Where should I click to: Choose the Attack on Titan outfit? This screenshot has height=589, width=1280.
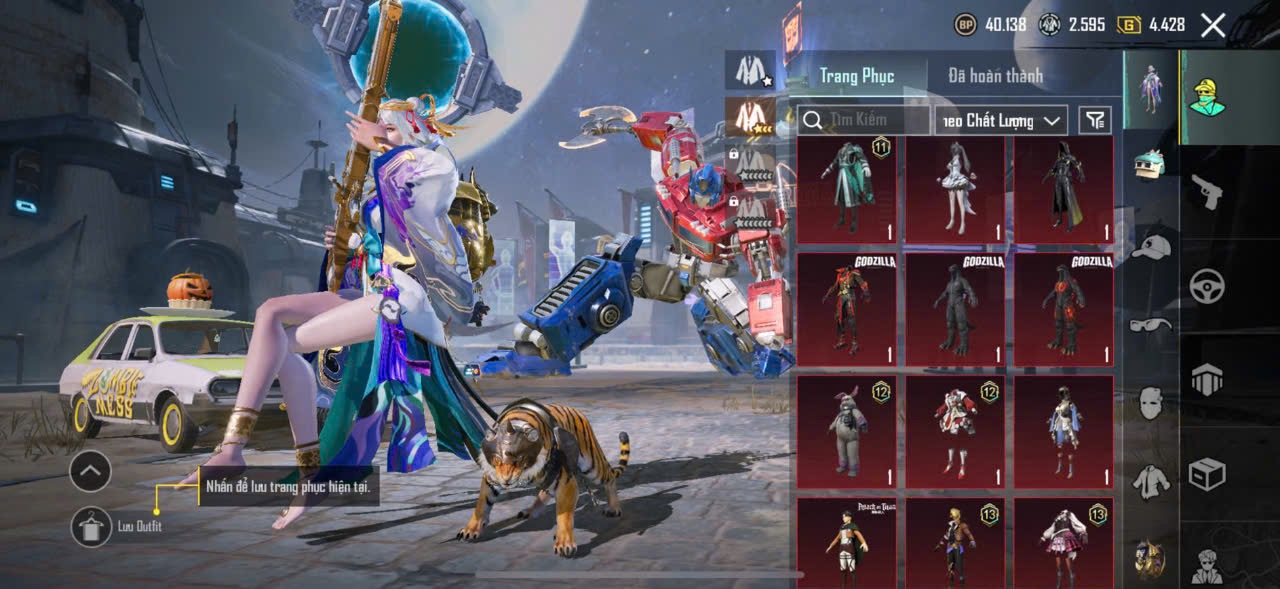(847, 543)
